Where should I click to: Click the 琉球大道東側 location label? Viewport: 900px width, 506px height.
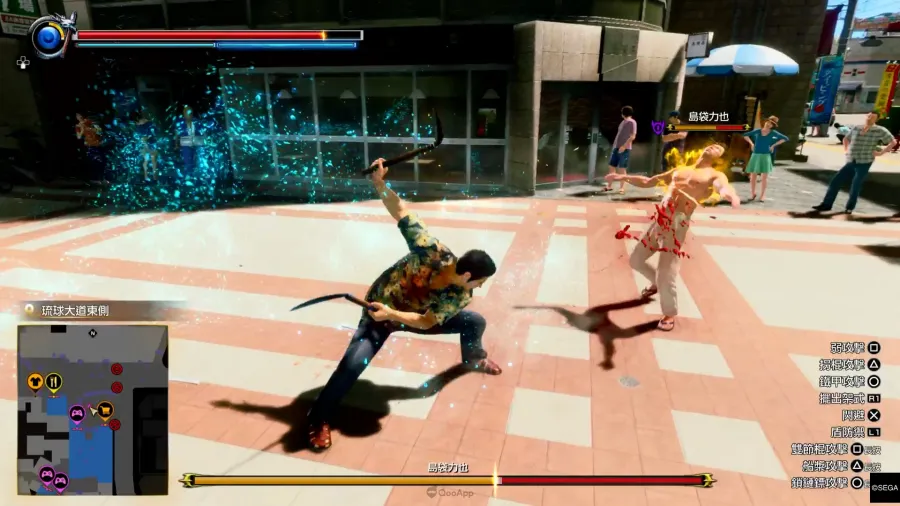click(75, 311)
